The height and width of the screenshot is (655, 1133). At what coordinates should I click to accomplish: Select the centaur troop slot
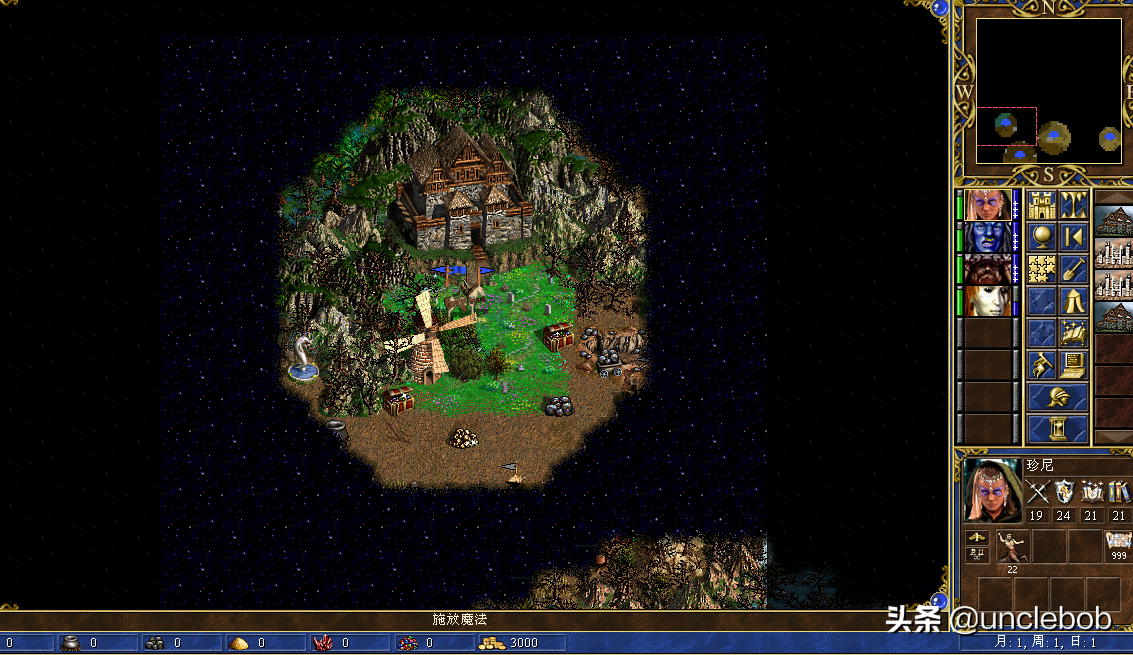1013,548
